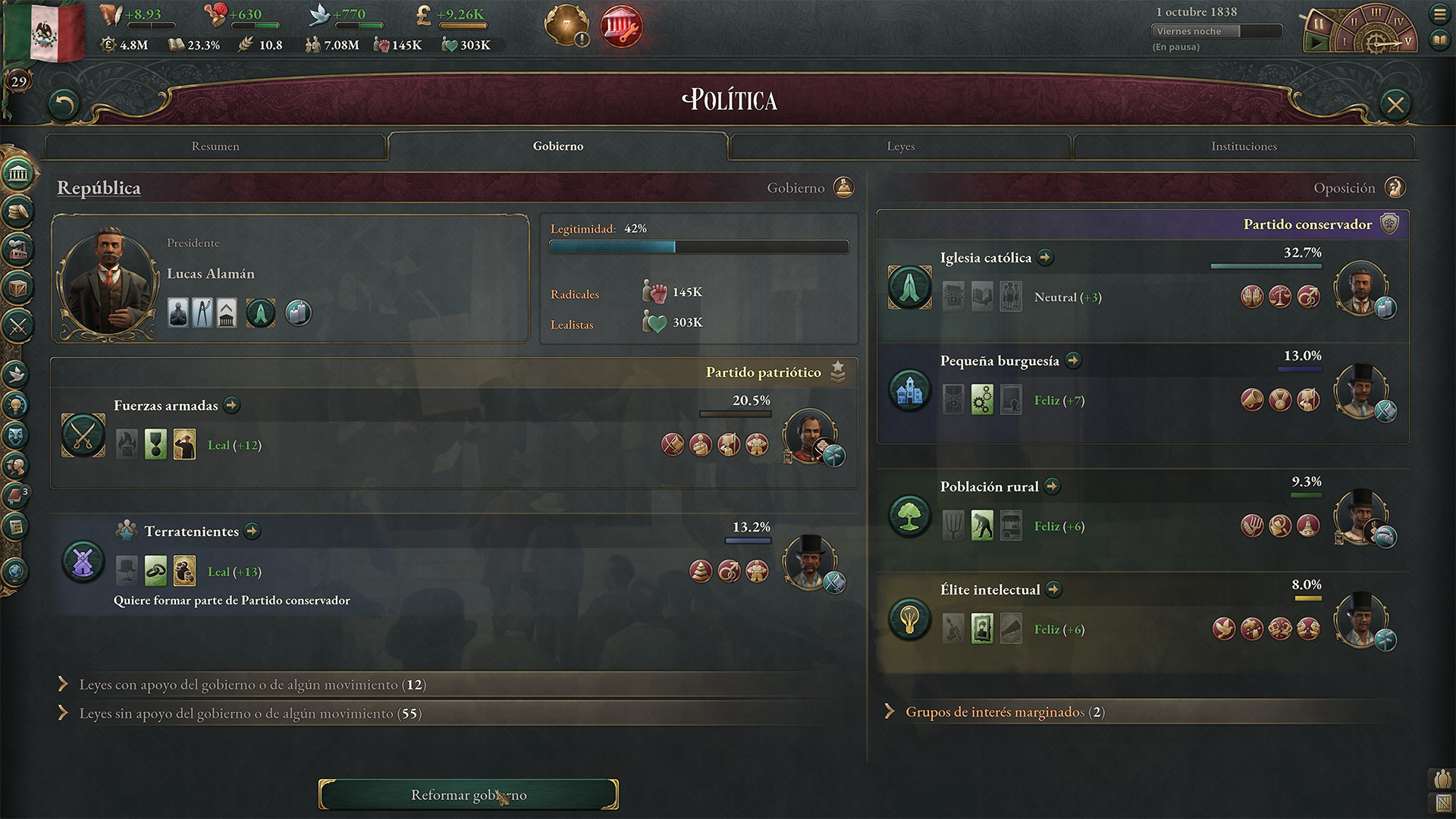This screenshot has height=819, width=1456.
Task: Close the Política window
Action: 1395,105
